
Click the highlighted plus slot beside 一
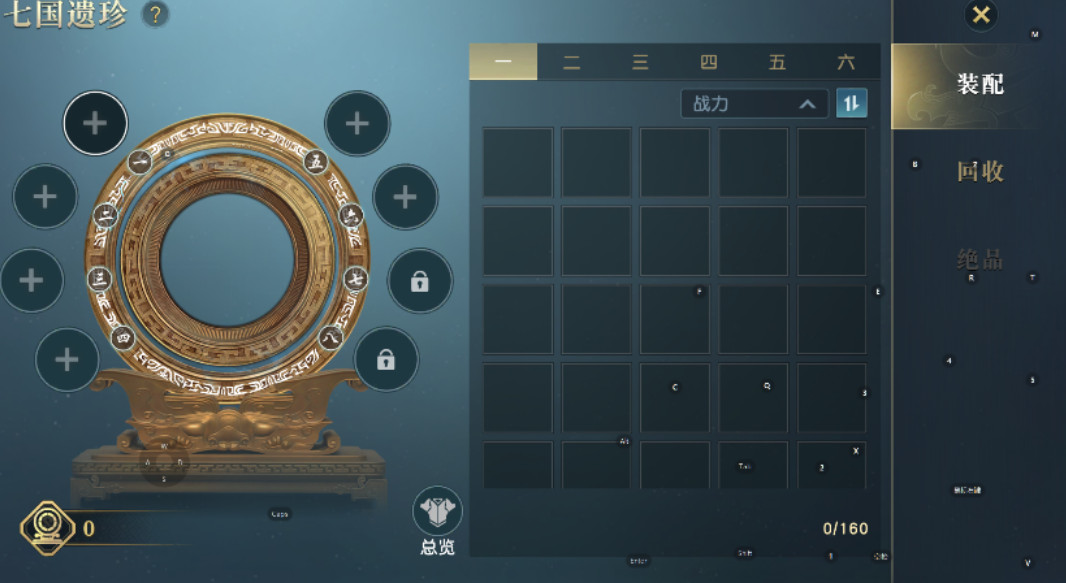pos(95,123)
